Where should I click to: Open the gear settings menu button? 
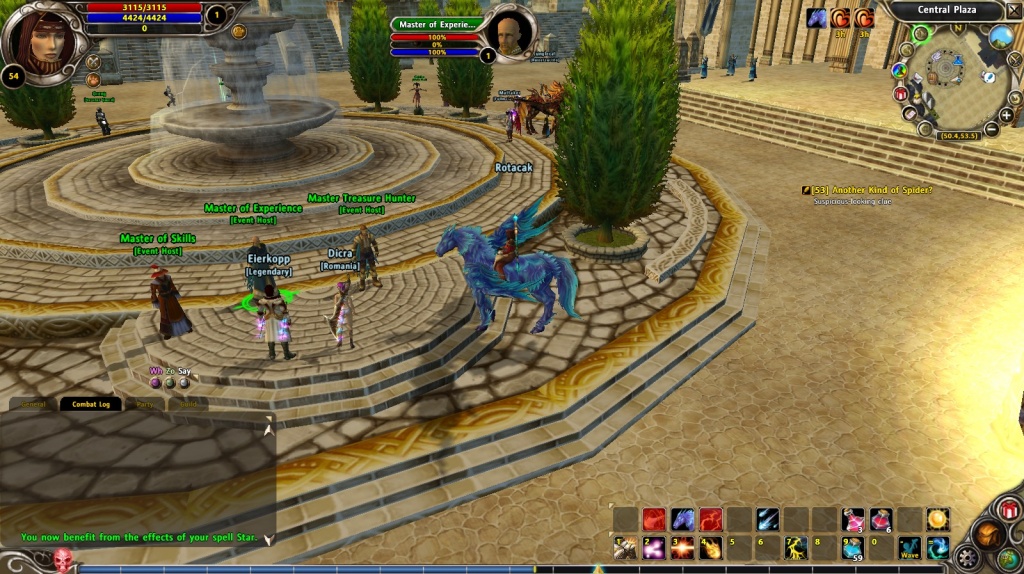click(x=967, y=558)
